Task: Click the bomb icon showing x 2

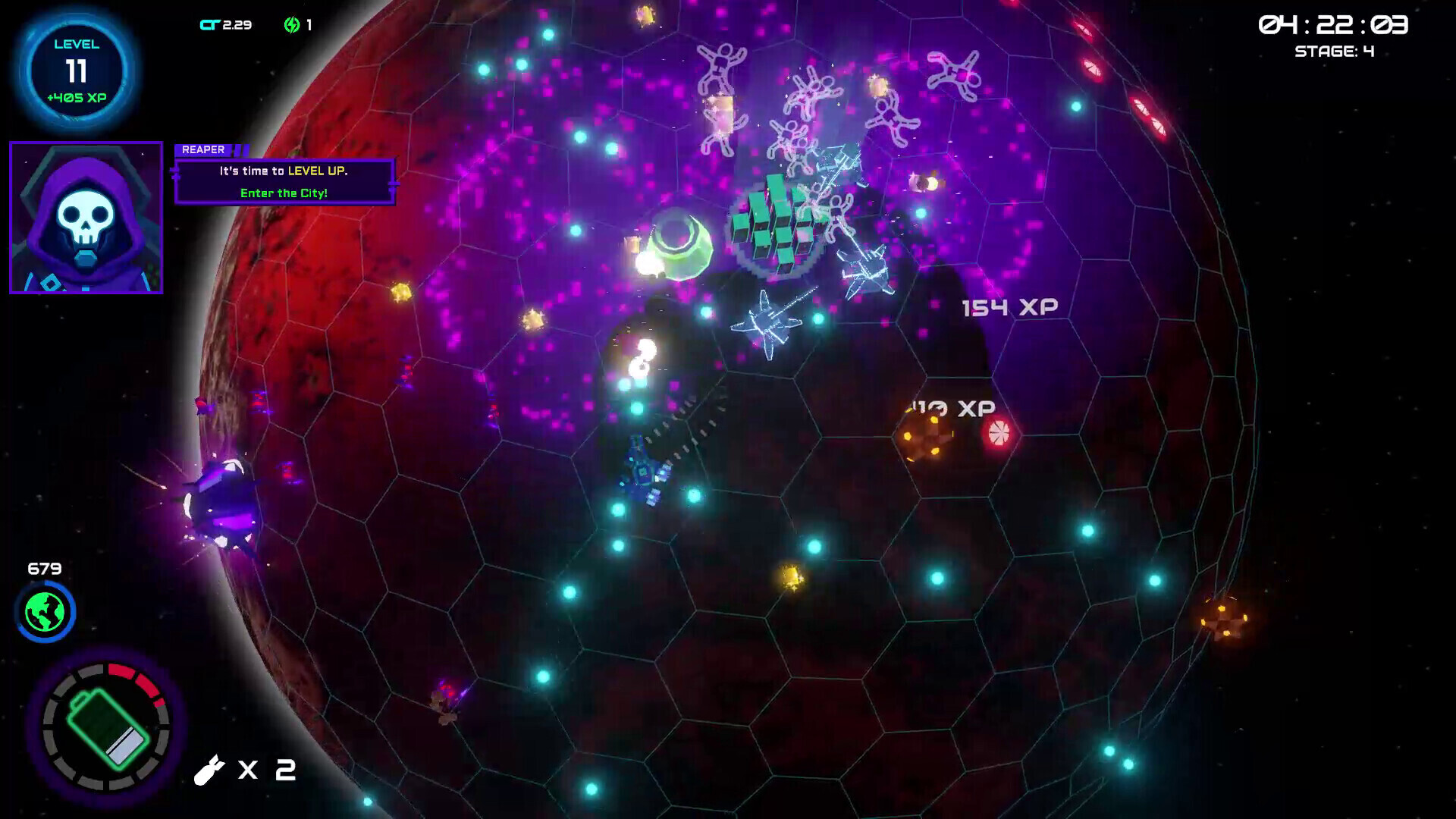Action: coord(210,770)
